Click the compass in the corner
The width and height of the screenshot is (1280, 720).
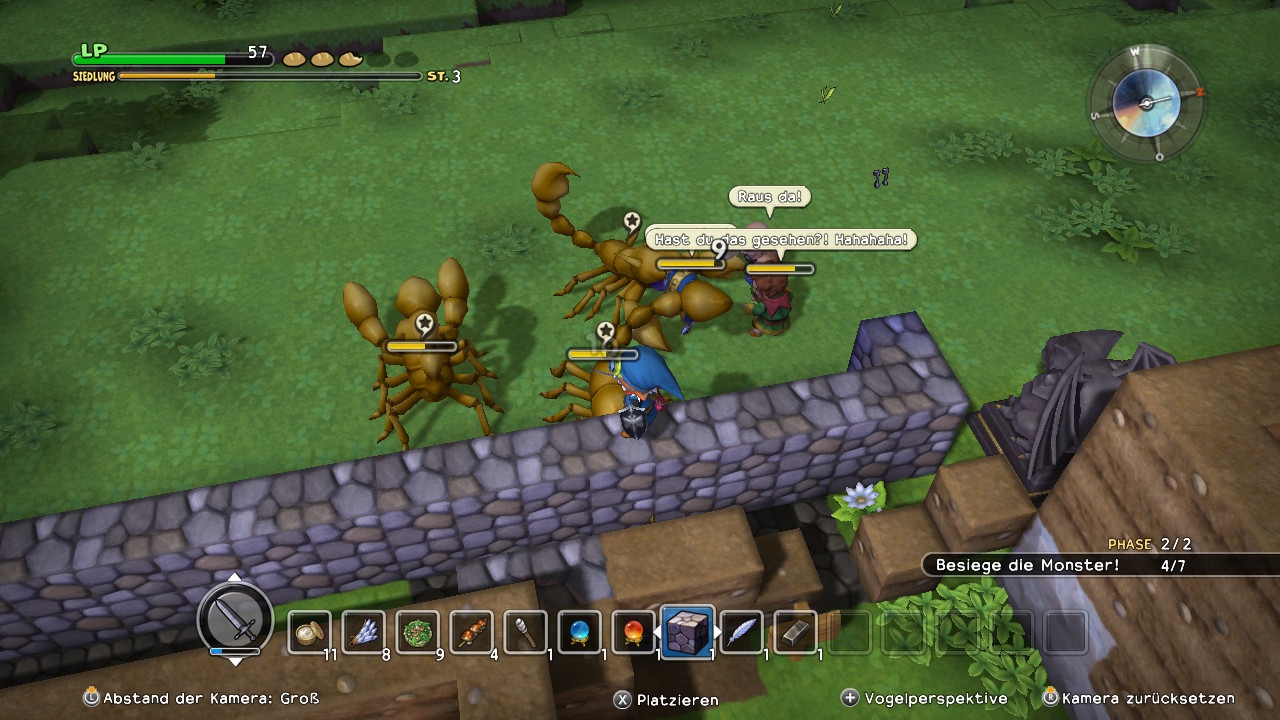1146,101
